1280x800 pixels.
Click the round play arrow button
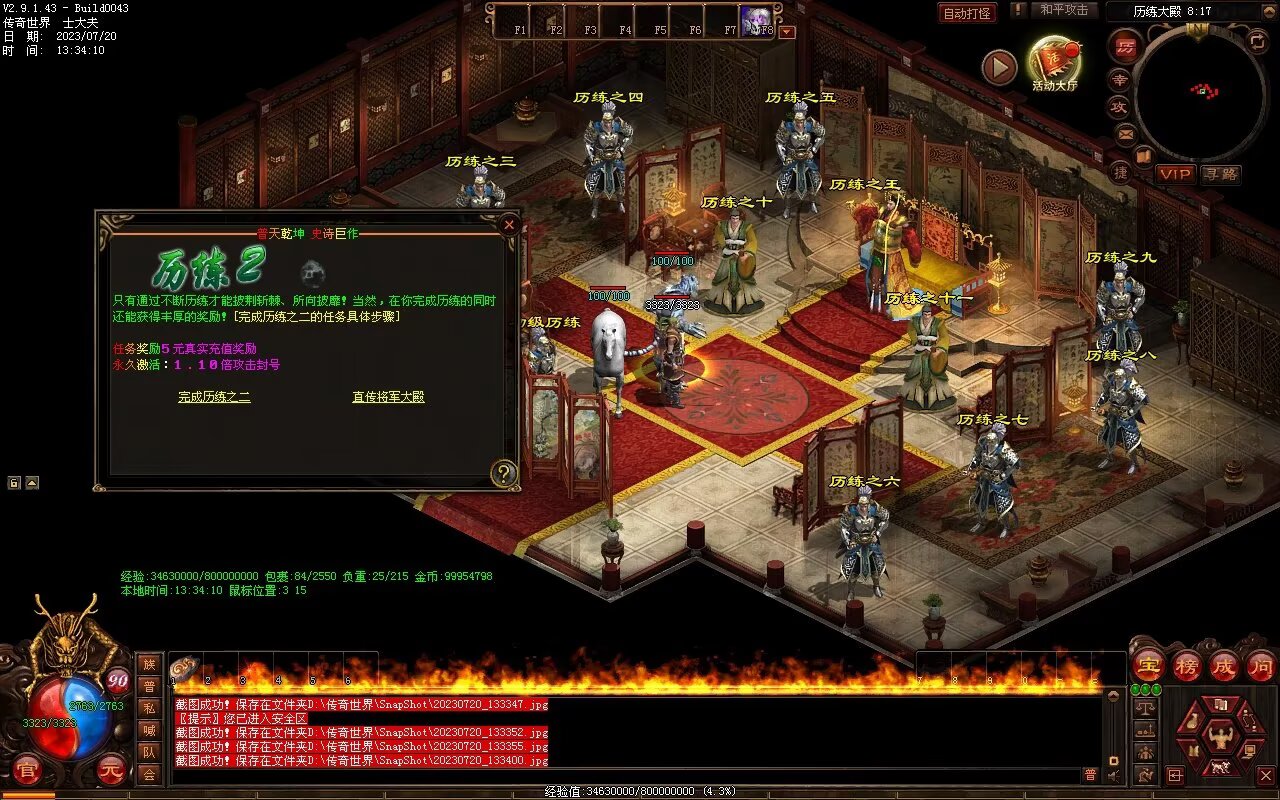pos(998,67)
